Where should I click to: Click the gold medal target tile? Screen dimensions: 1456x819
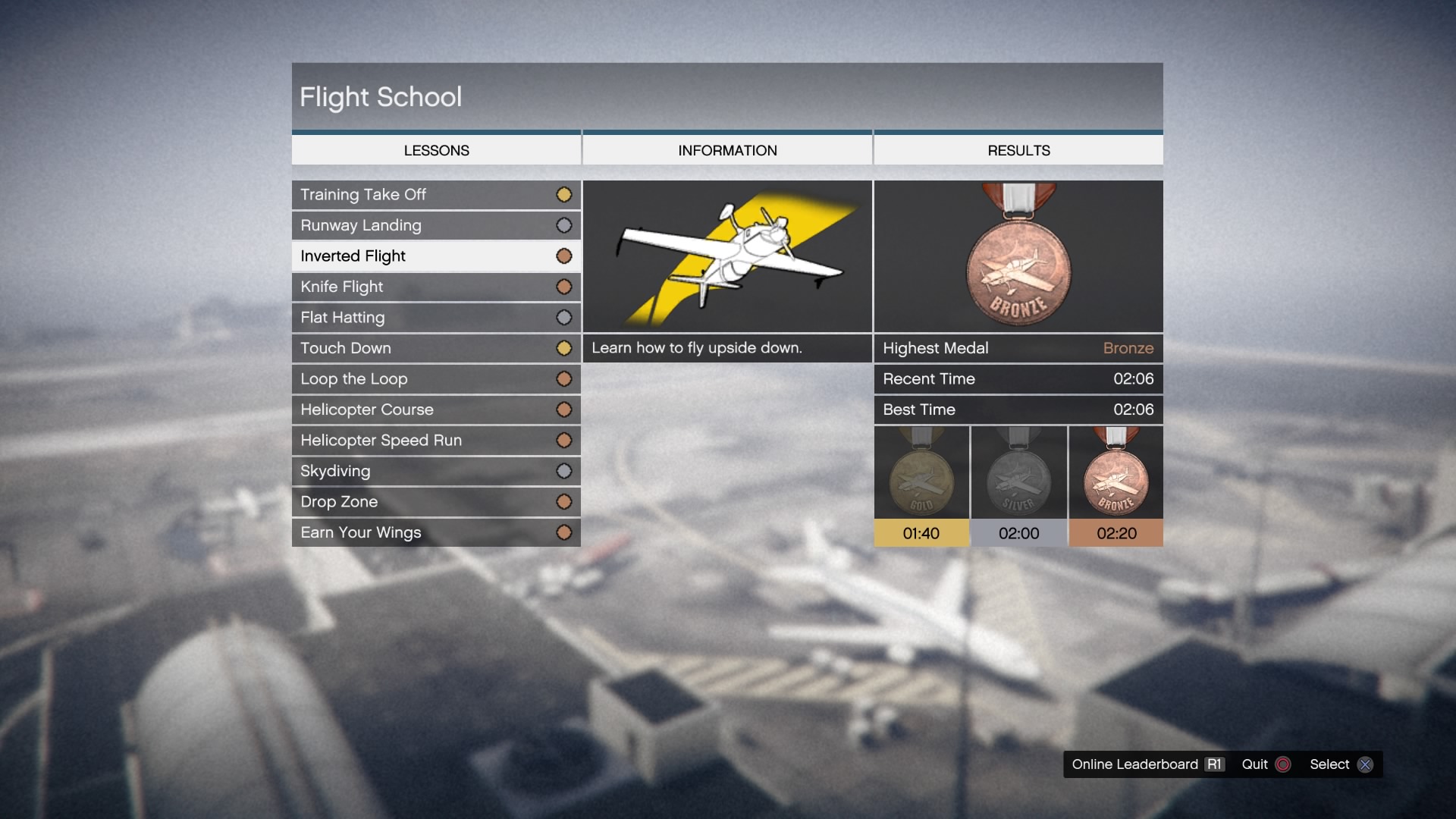click(x=921, y=487)
